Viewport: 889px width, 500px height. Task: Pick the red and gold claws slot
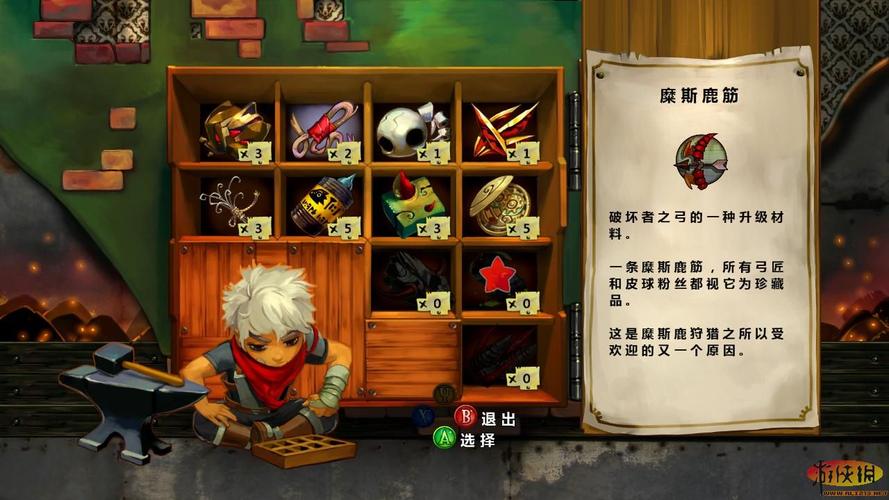coord(502,130)
